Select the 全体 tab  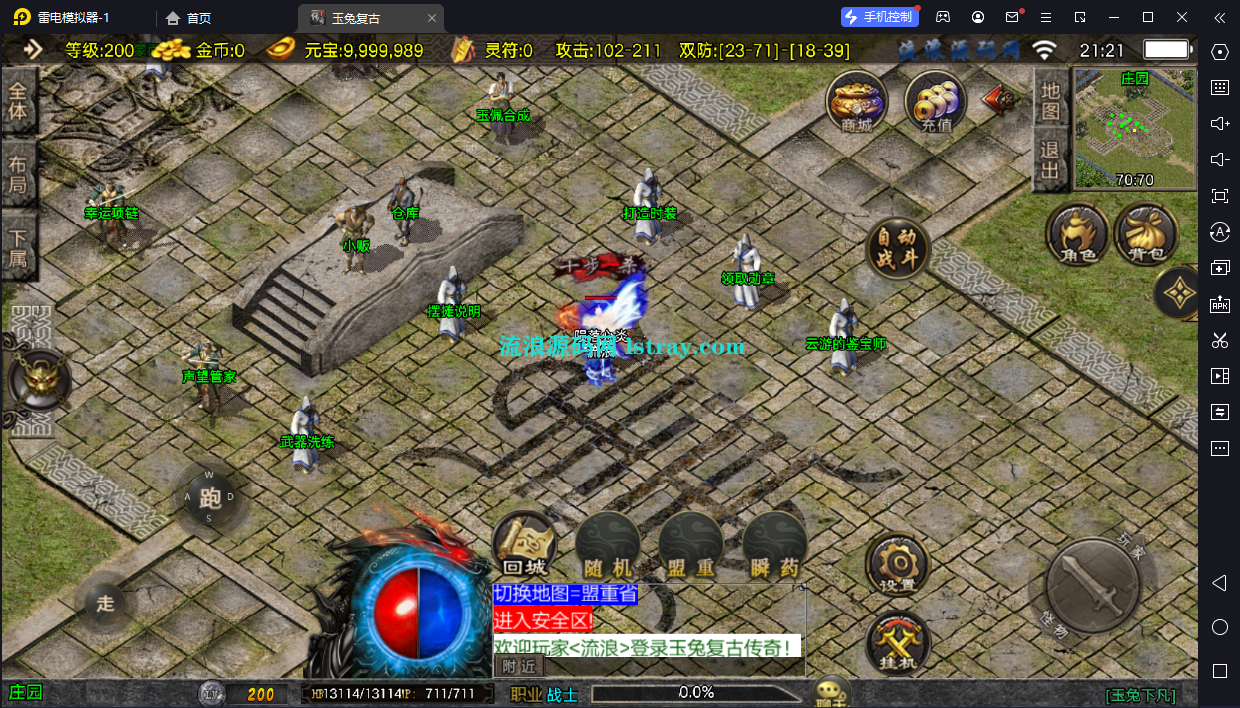(18, 100)
